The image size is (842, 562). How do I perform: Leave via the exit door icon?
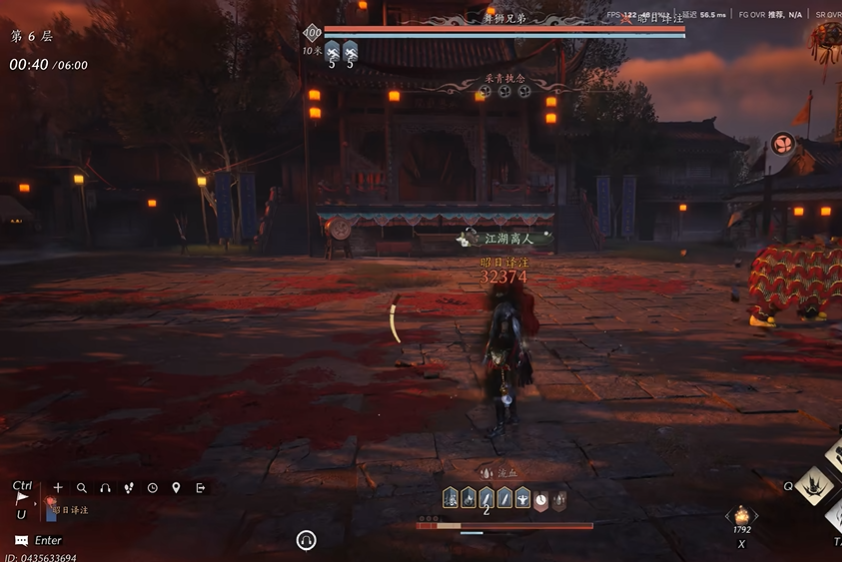(x=200, y=488)
